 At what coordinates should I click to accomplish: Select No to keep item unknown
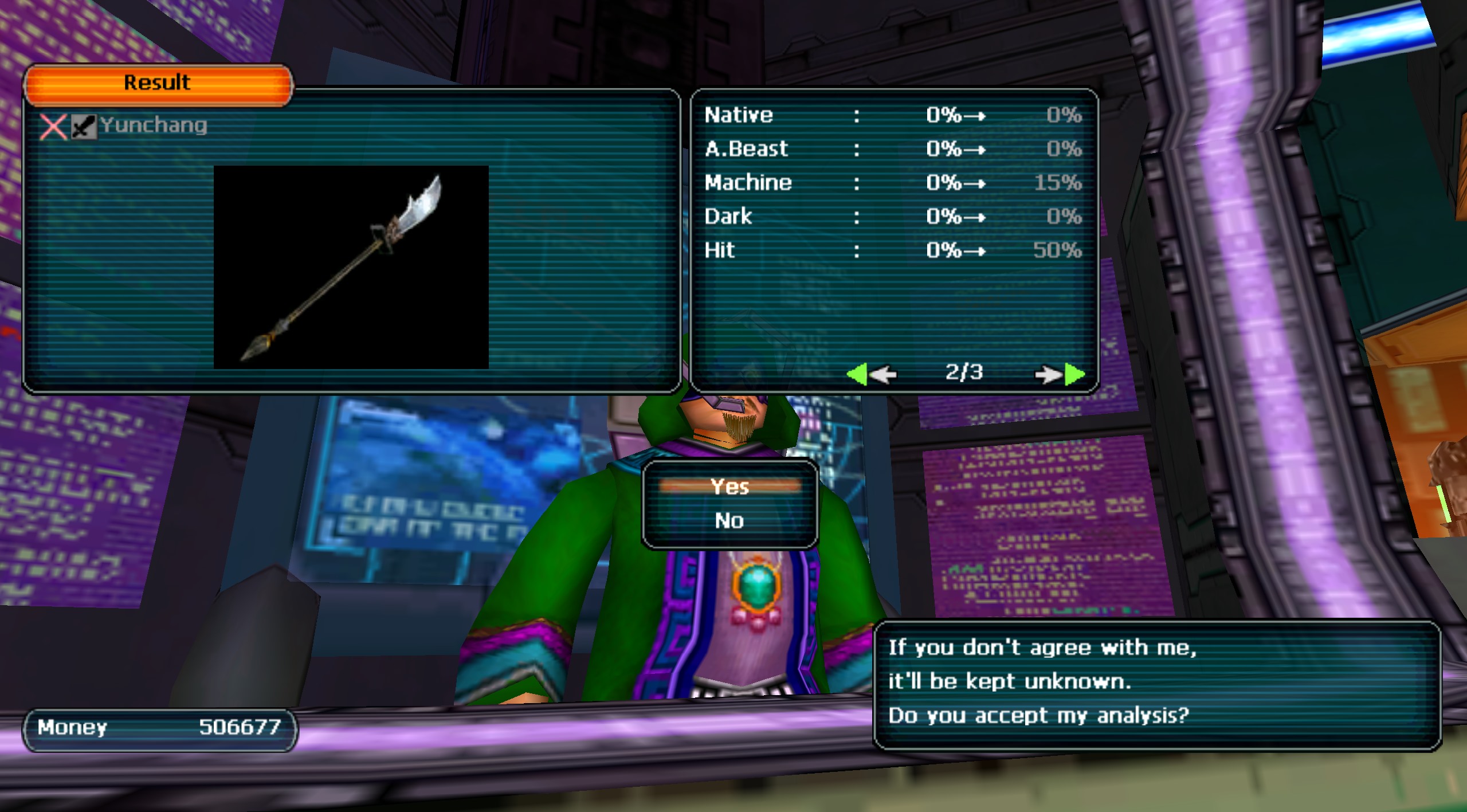pos(729,520)
